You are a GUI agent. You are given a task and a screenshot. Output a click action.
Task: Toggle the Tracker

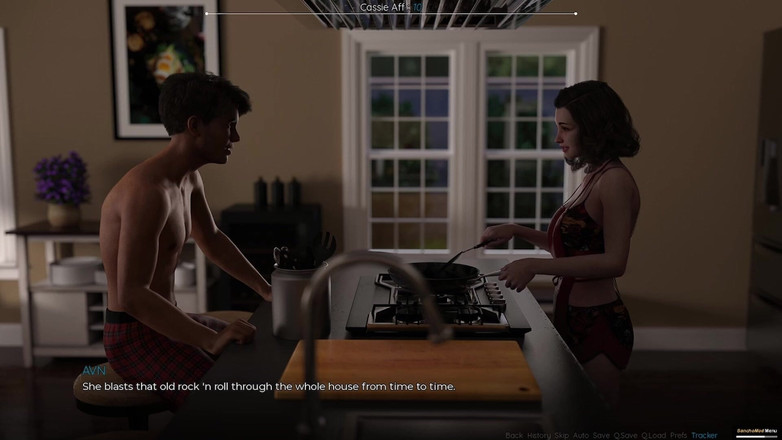pyautogui.click(x=704, y=435)
